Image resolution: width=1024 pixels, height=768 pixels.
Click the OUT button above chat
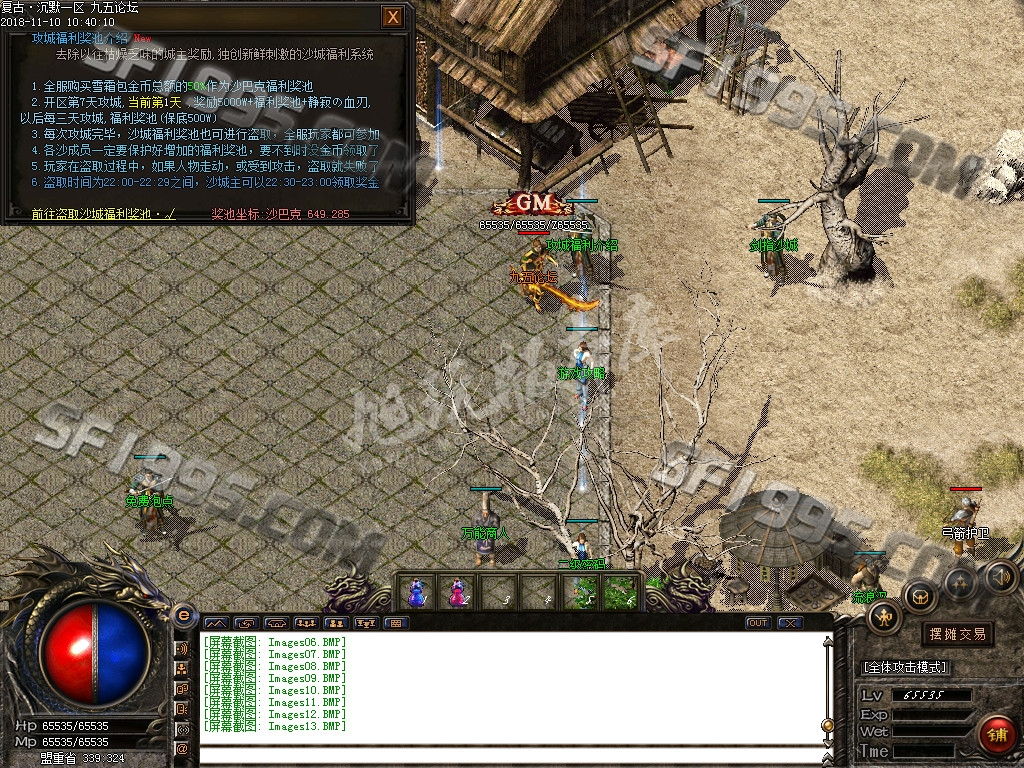(x=759, y=623)
